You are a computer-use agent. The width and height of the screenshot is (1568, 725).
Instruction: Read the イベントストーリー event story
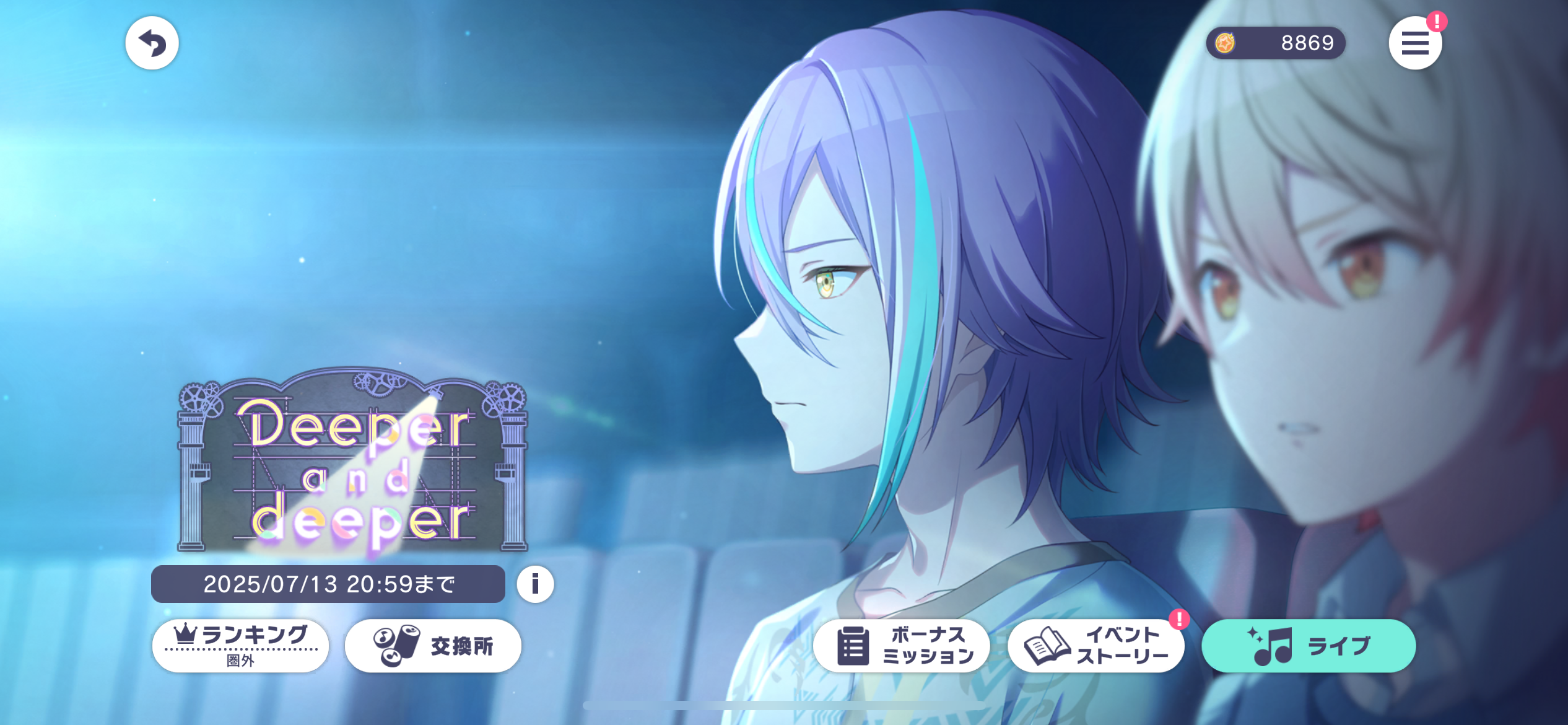(x=1095, y=646)
